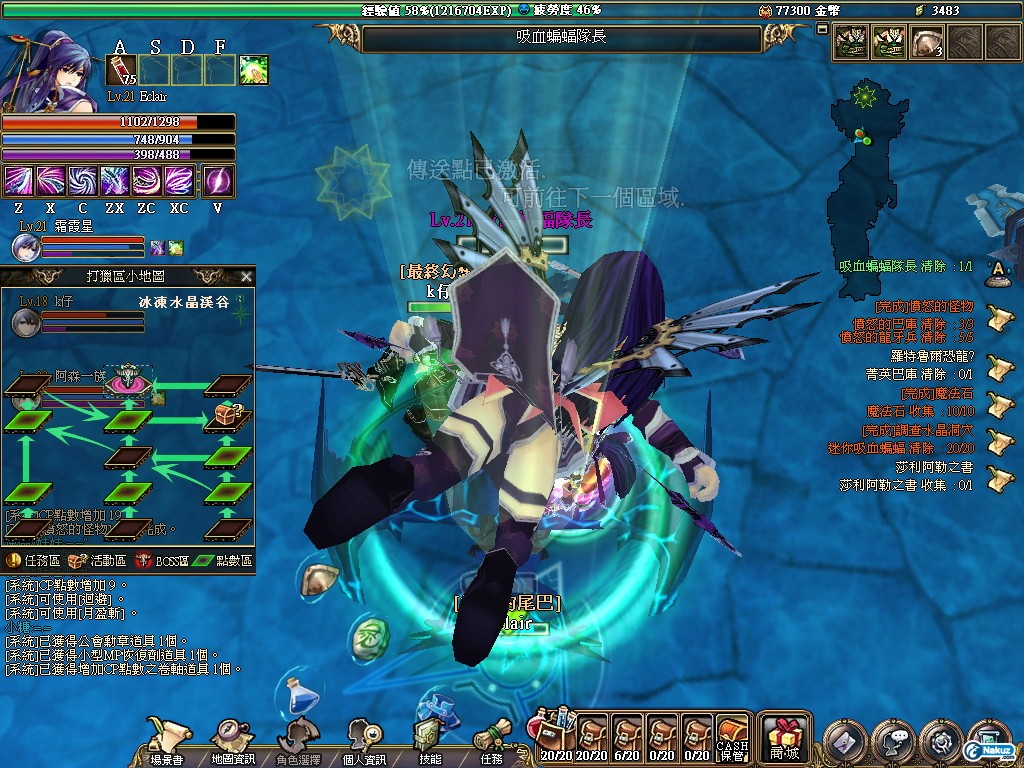Use the item in the A quick slot
The width and height of the screenshot is (1024, 768).
(x=120, y=70)
